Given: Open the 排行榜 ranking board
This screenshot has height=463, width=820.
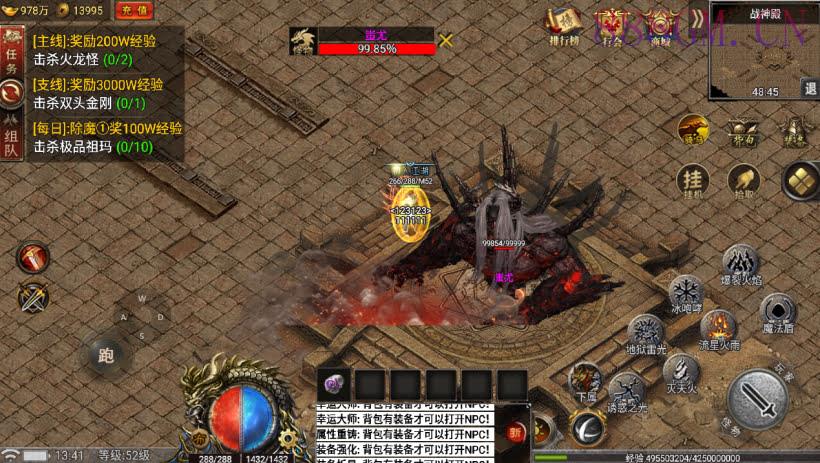Looking at the screenshot, I should pyautogui.click(x=563, y=27).
